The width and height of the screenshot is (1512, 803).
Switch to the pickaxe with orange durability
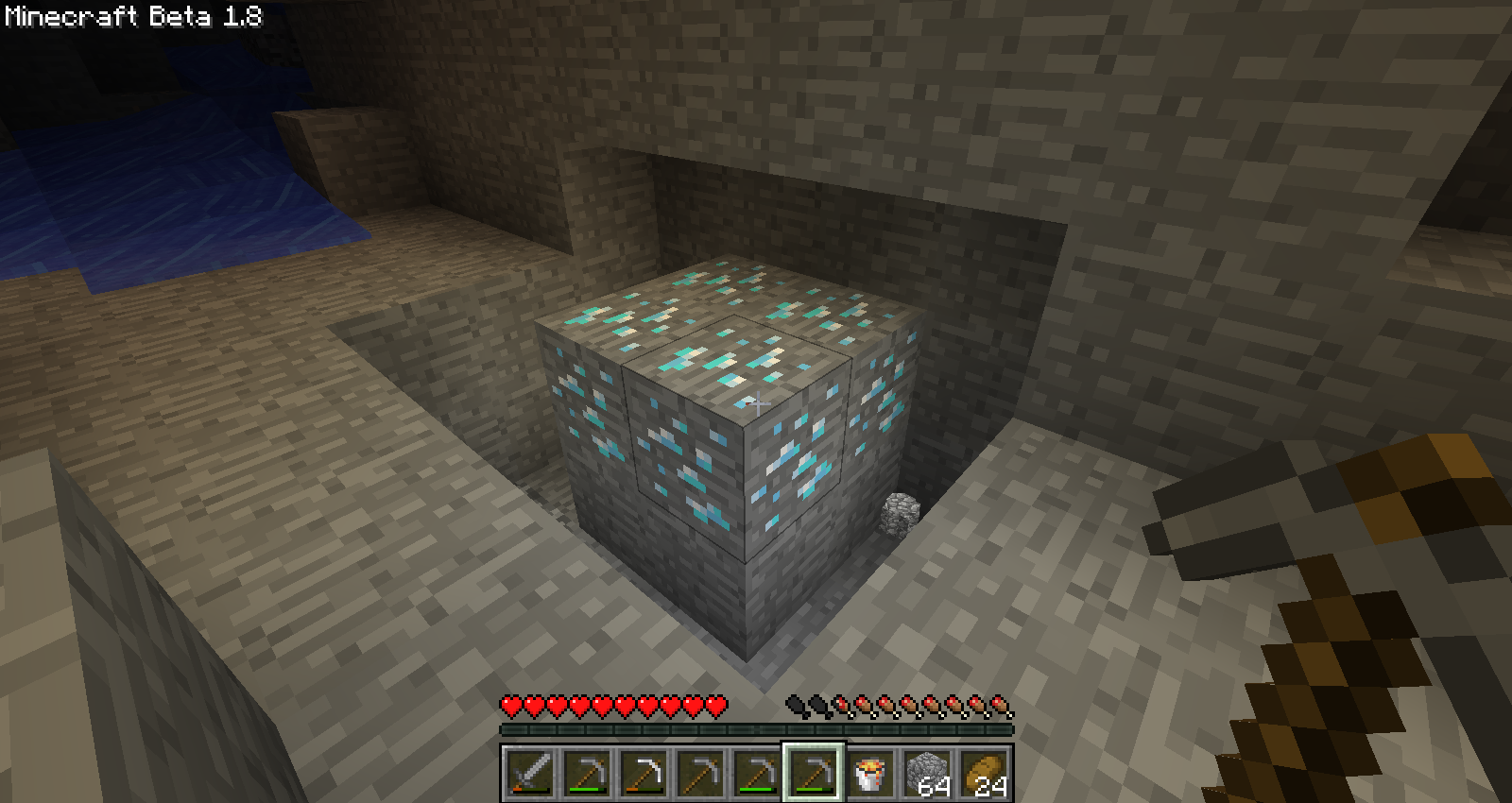point(643,773)
